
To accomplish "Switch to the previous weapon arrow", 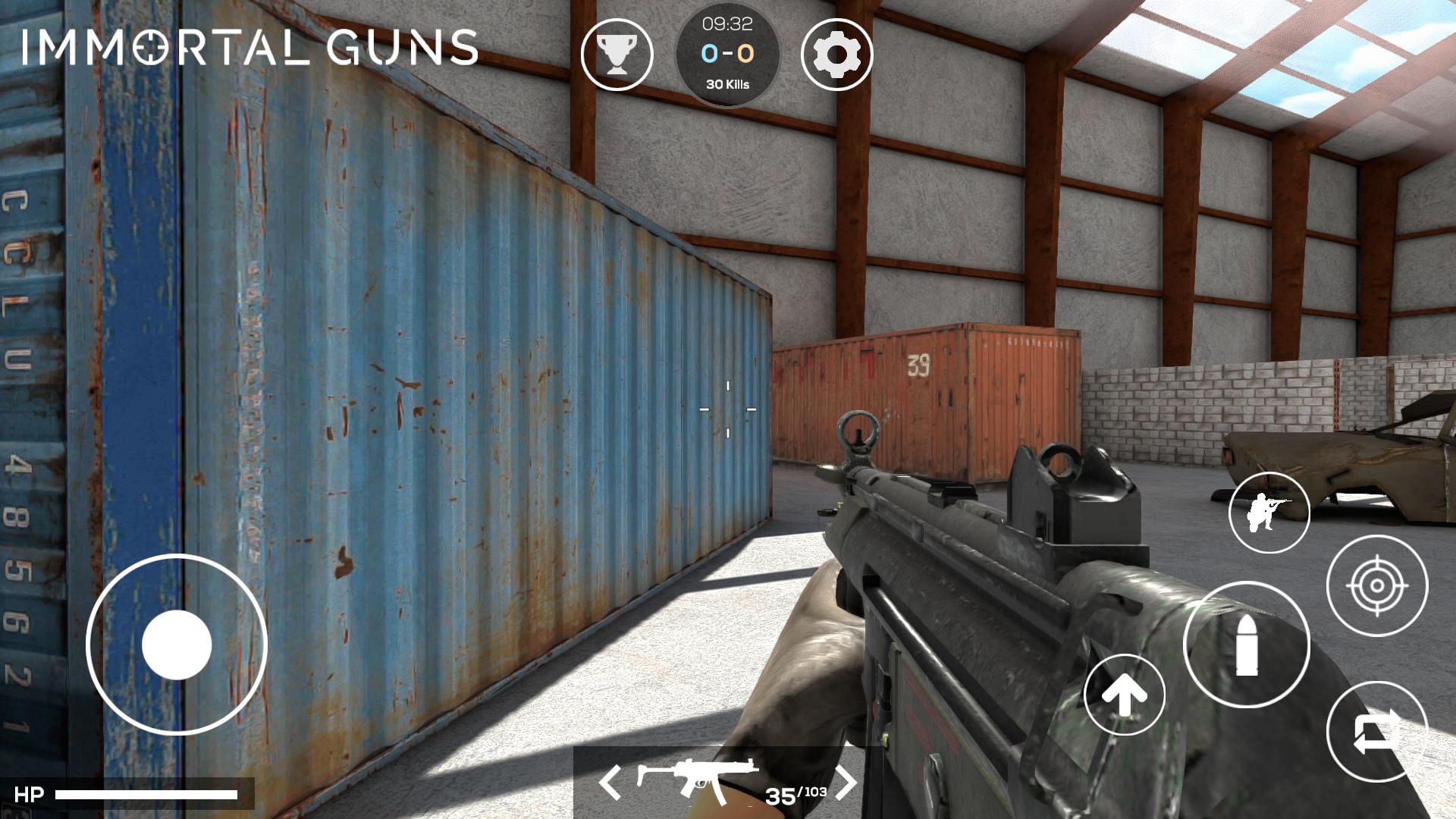I will click(x=610, y=782).
